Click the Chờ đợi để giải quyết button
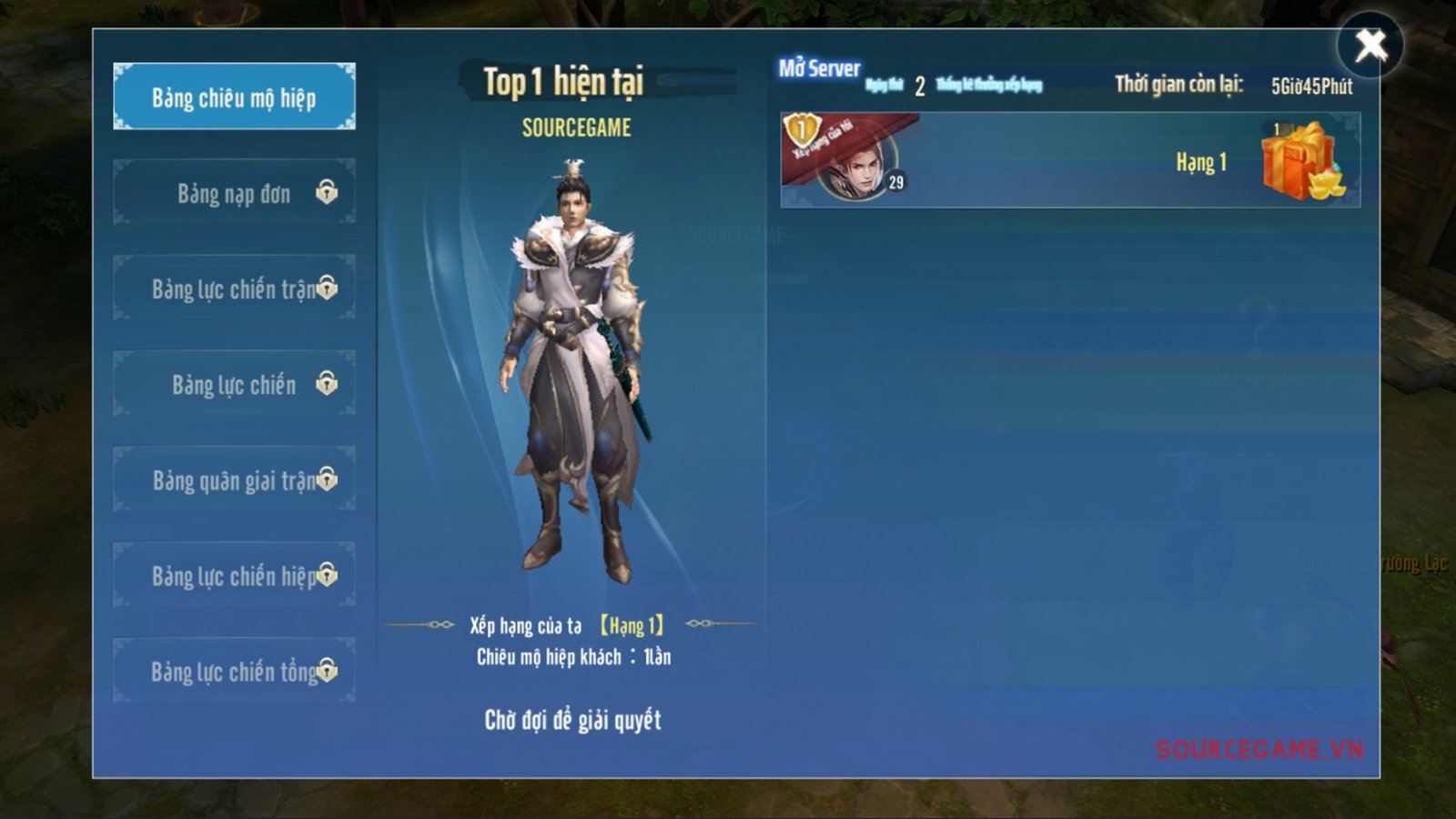Image resolution: width=1456 pixels, height=819 pixels. click(572, 720)
